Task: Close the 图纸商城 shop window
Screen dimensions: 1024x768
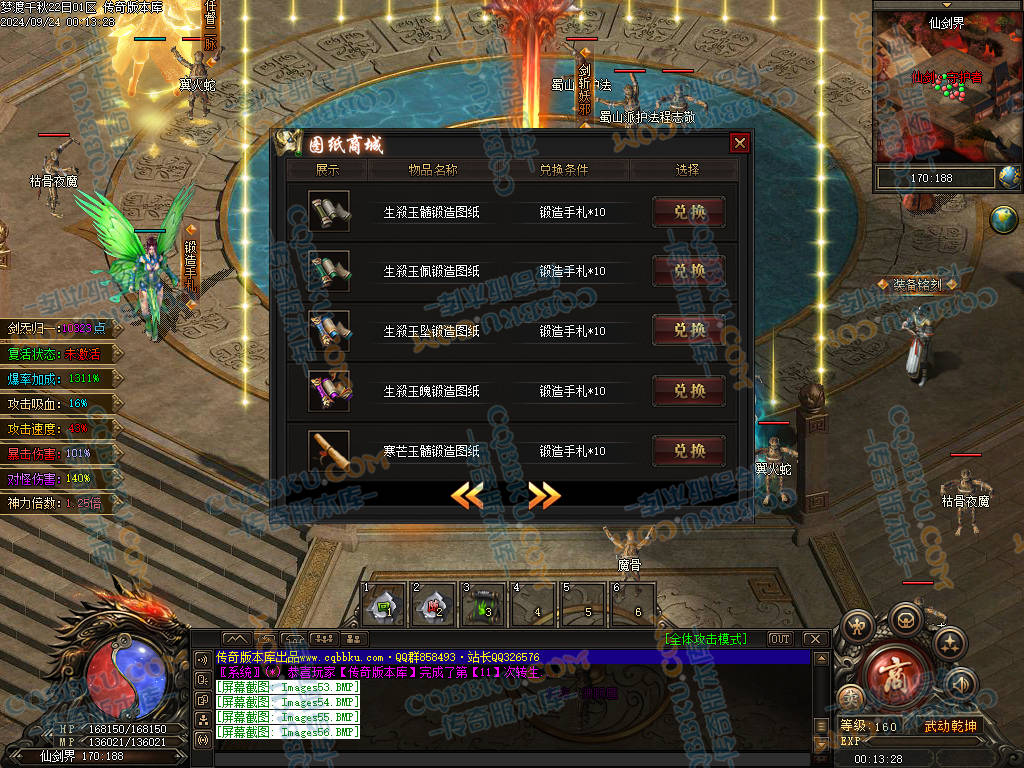Action: coord(740,143)
